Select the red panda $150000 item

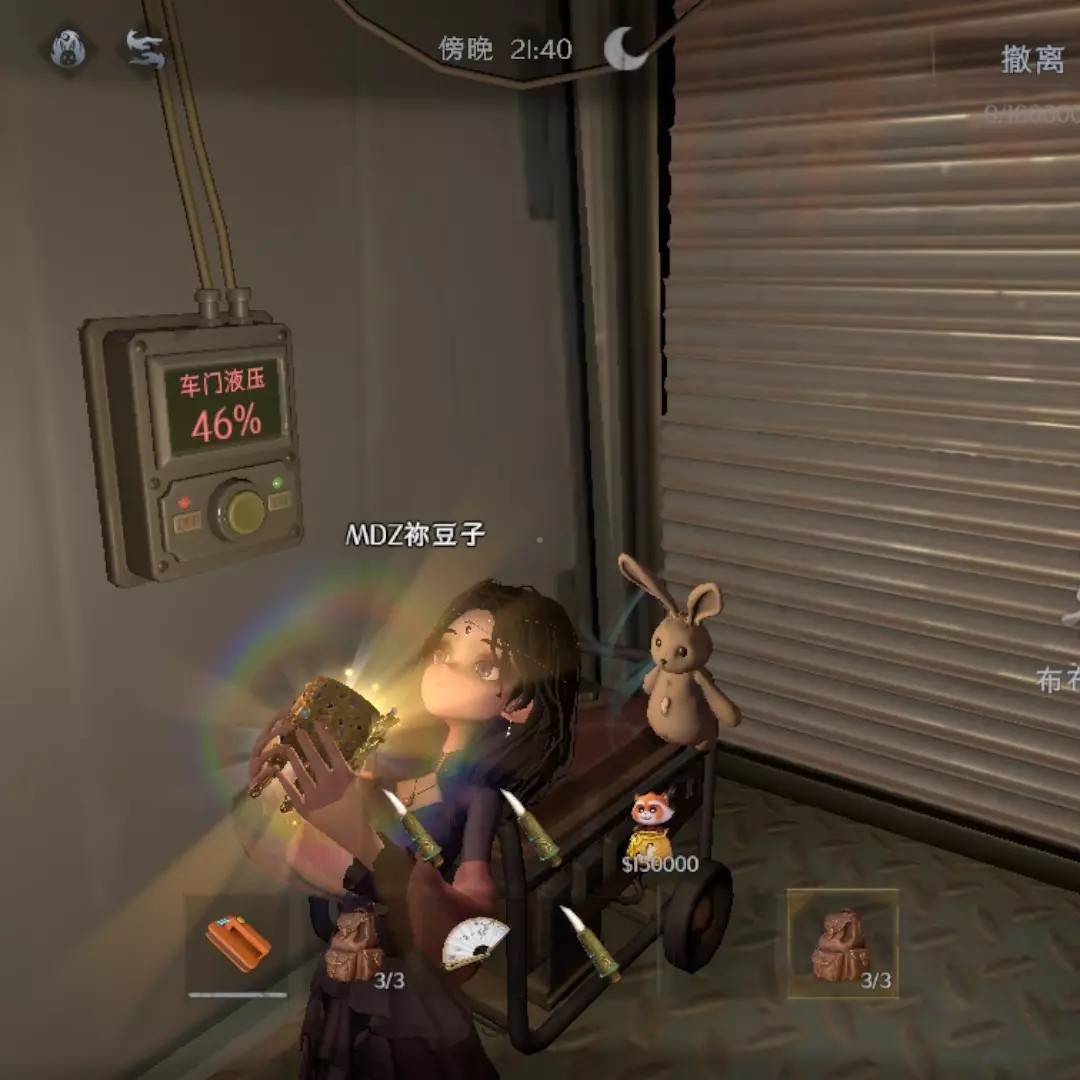[653, 827]
